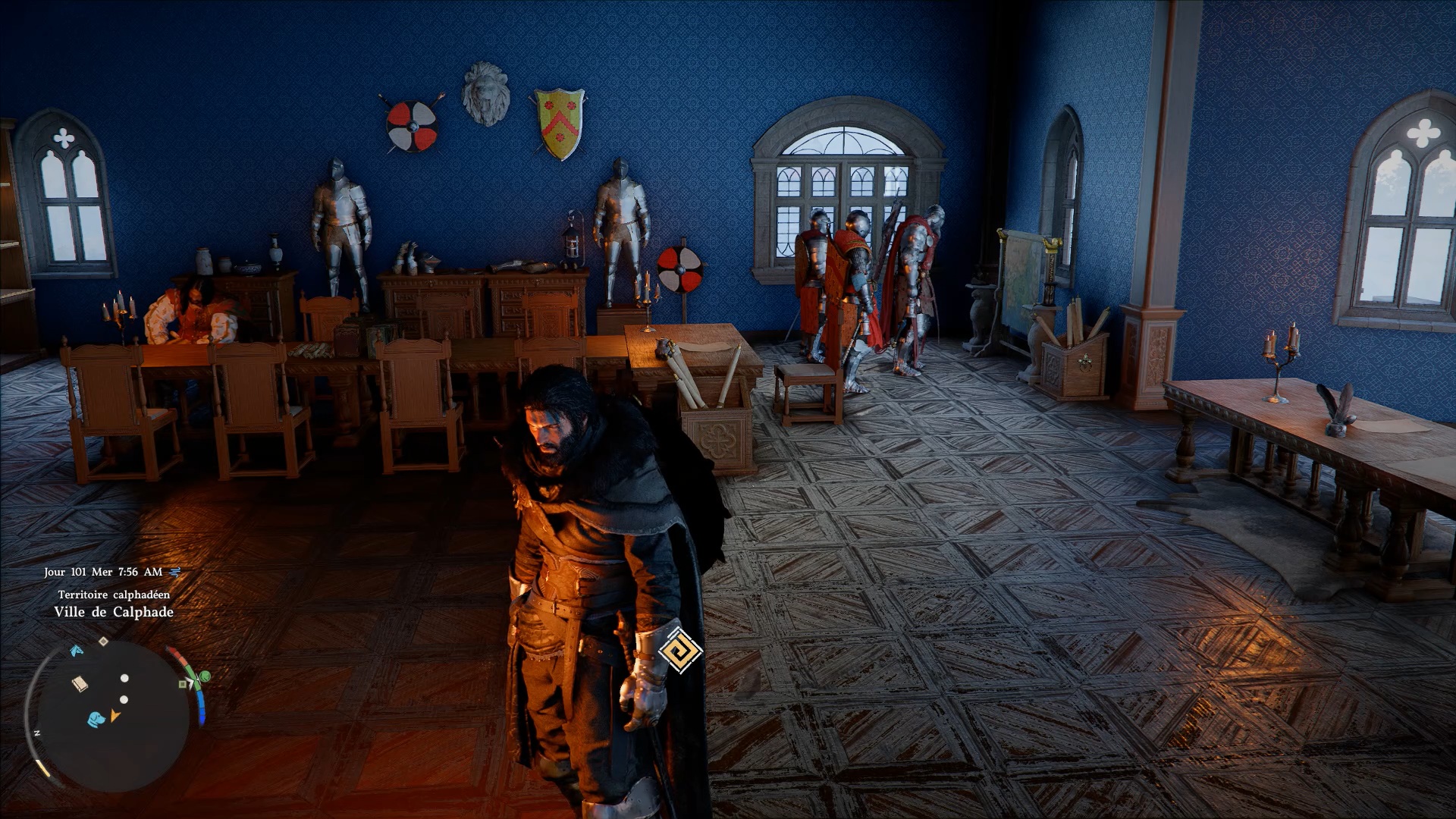The width and height of the screenshot is (1456, 819).
Task: Click the green square marker on the minimap's right edge
Action: point(183,684)
